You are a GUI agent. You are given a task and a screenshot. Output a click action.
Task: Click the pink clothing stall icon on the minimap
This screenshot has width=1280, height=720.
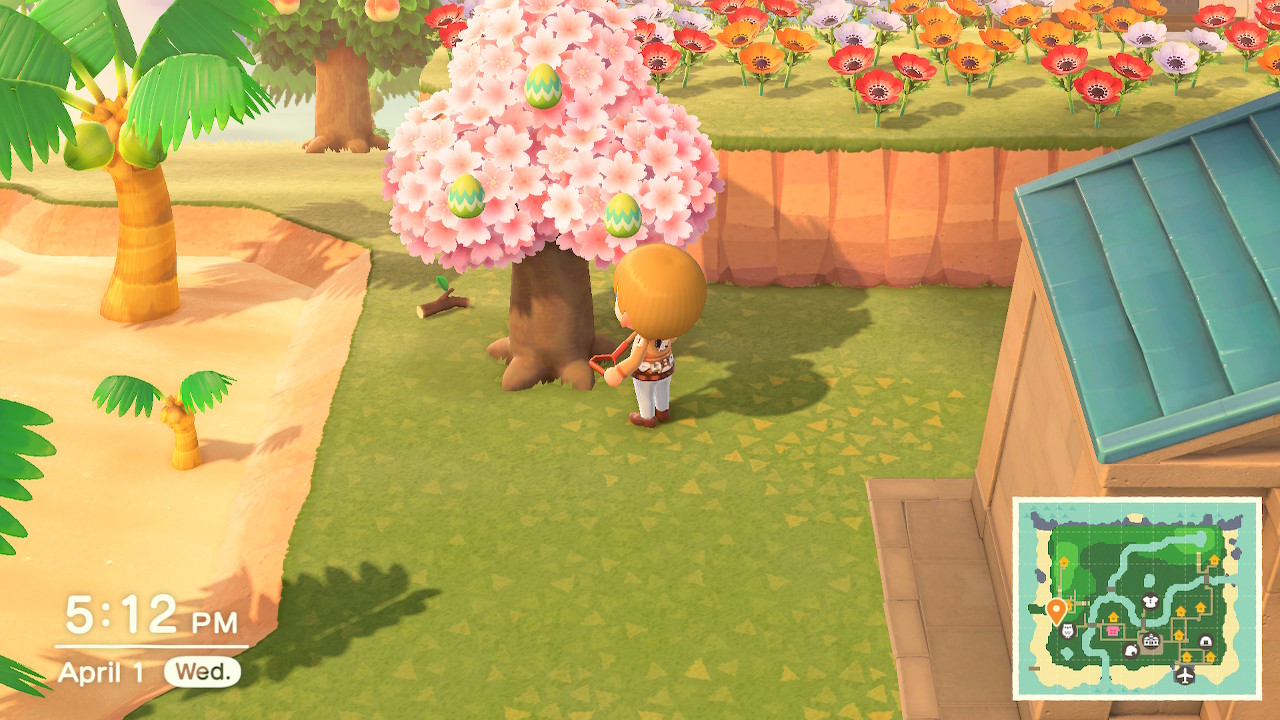1112,630
